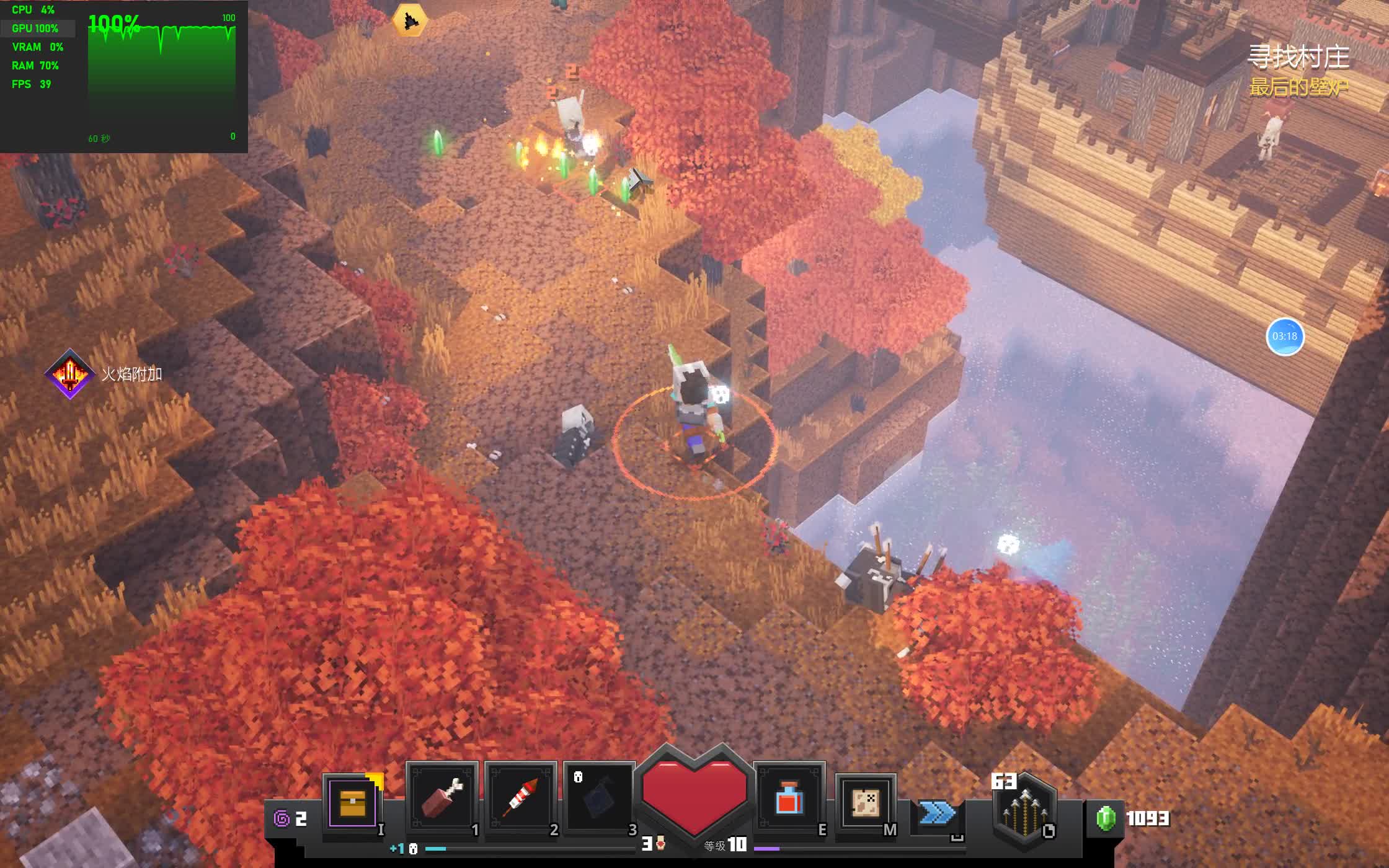Open the inventory chest icon
This screenshot has height=868, width=1389.
click(352, 803)
